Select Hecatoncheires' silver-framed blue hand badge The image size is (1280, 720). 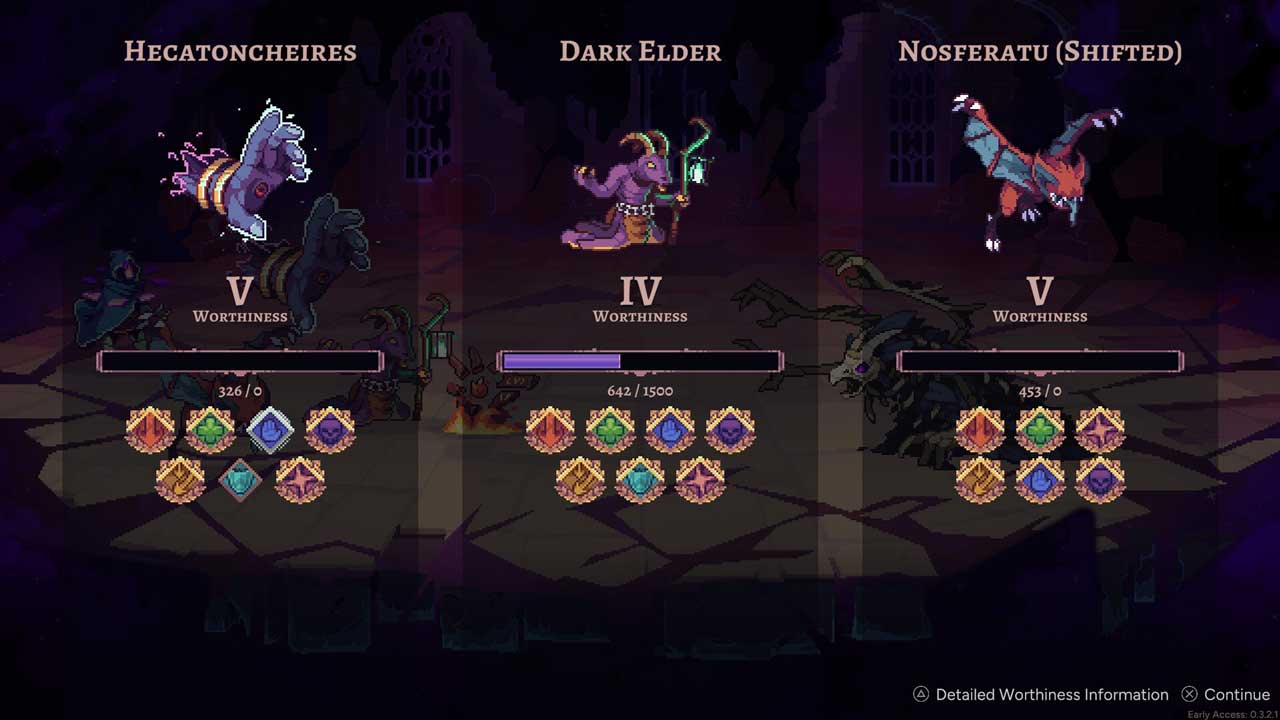coord(270,430)
